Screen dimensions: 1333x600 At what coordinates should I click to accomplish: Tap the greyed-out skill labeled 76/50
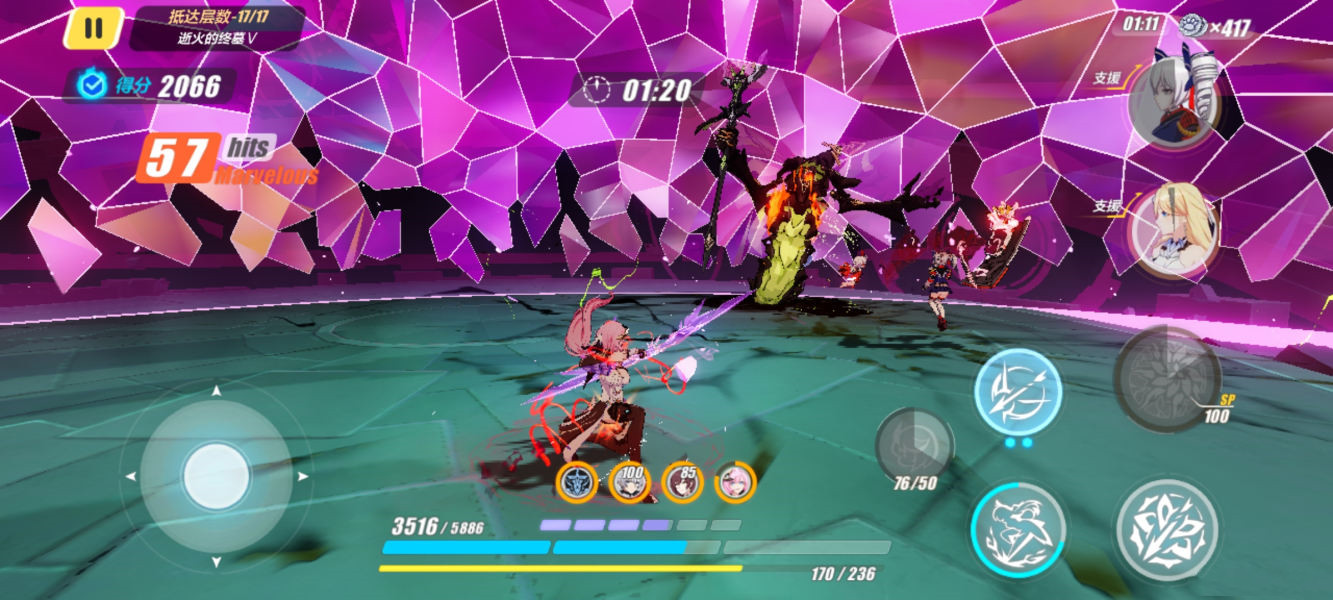click(913, 446)
